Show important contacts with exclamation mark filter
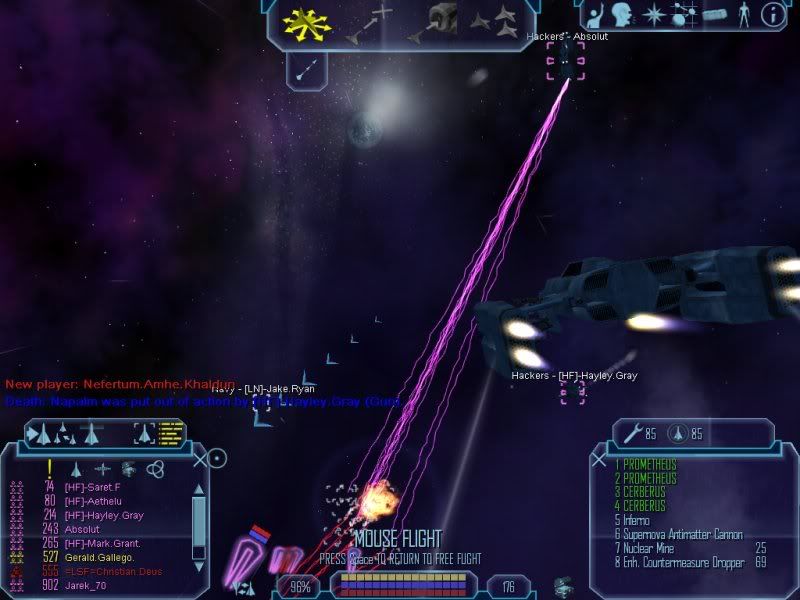Screen dimensions: 800x600 49,468
